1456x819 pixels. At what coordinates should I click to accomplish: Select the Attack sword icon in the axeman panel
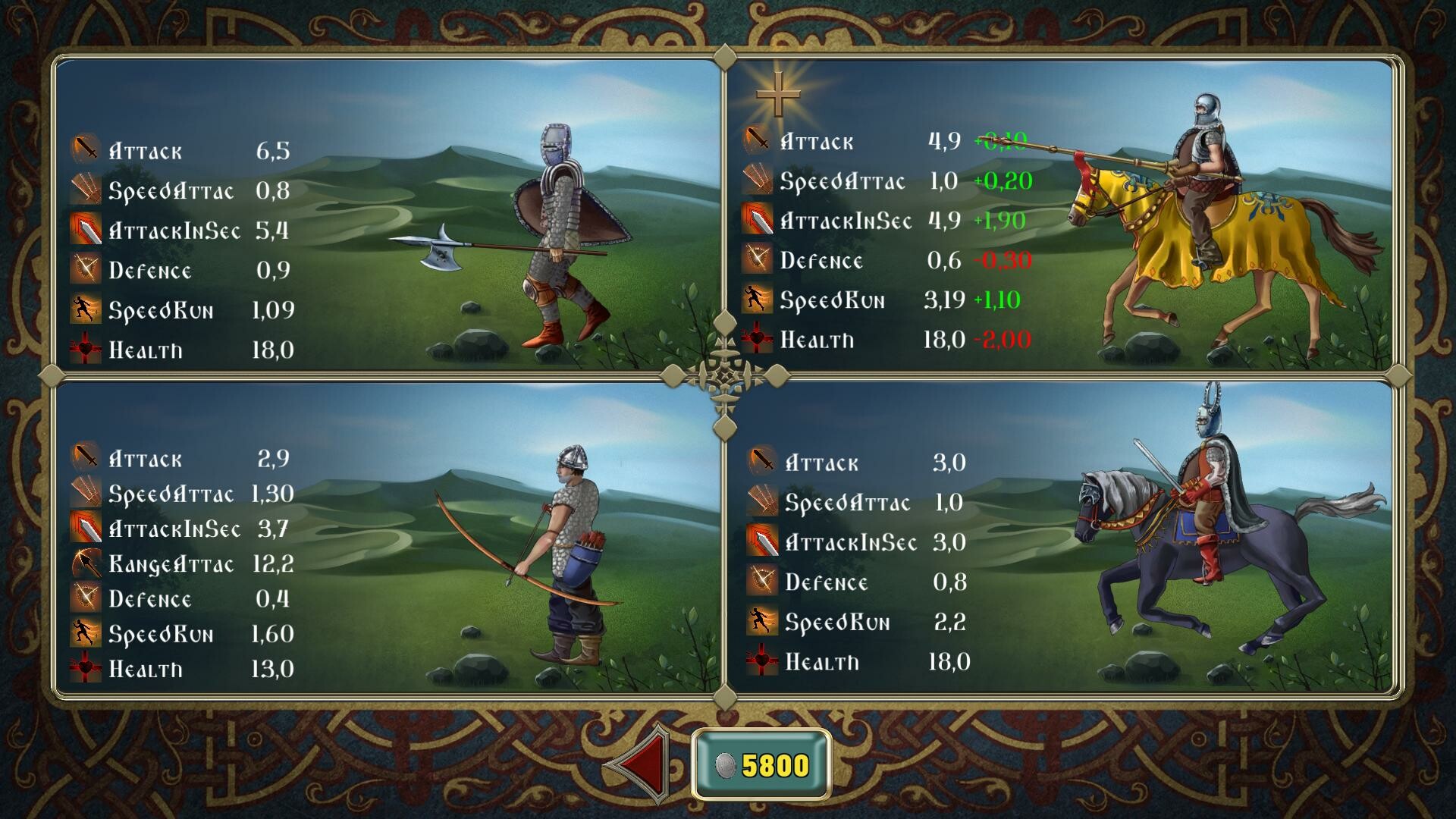click(x=86, y=149)
